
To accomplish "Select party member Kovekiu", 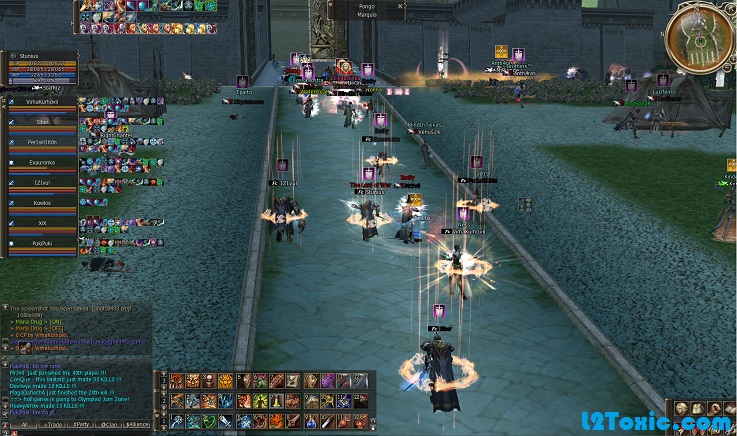I will coord(42,202).
